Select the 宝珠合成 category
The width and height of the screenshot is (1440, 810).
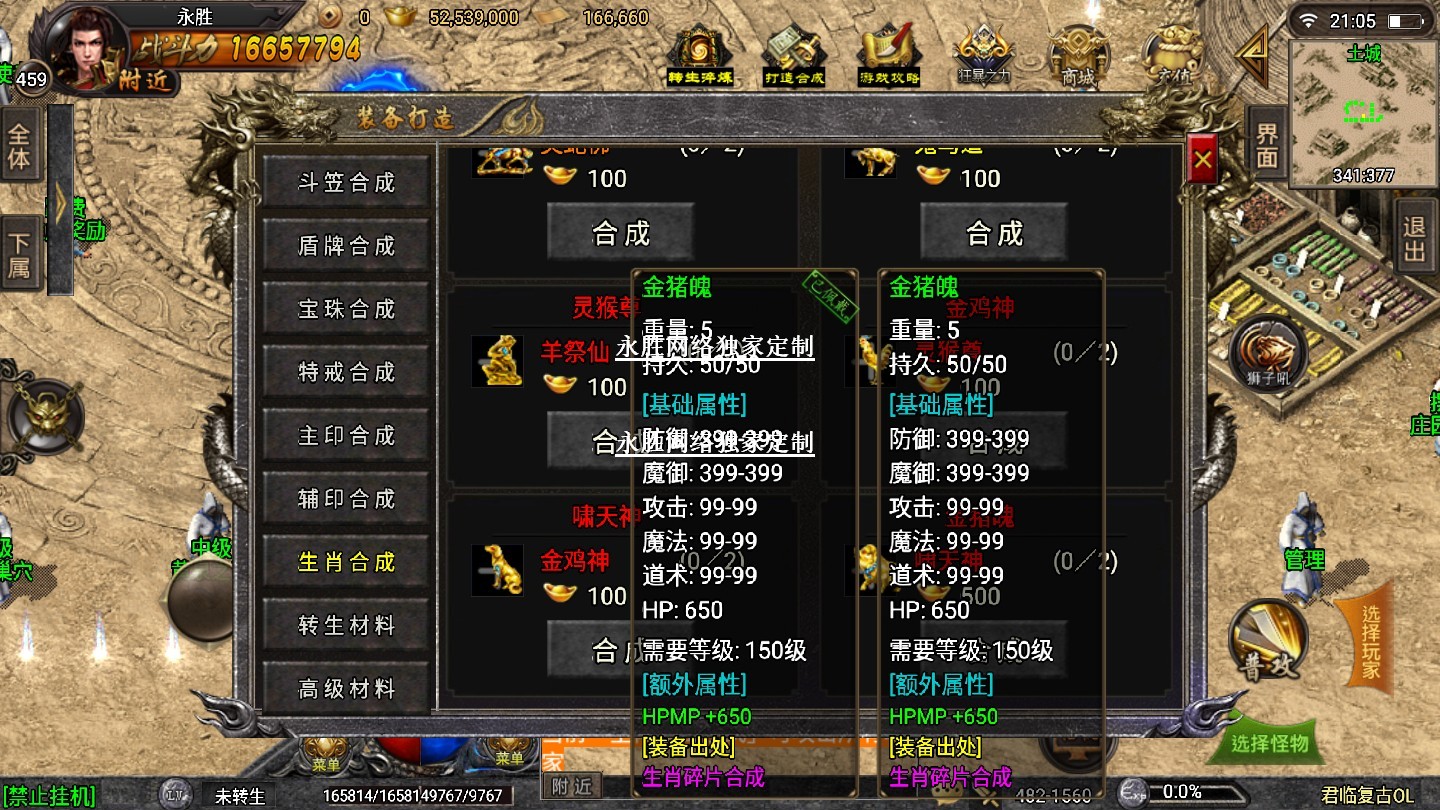346,309
